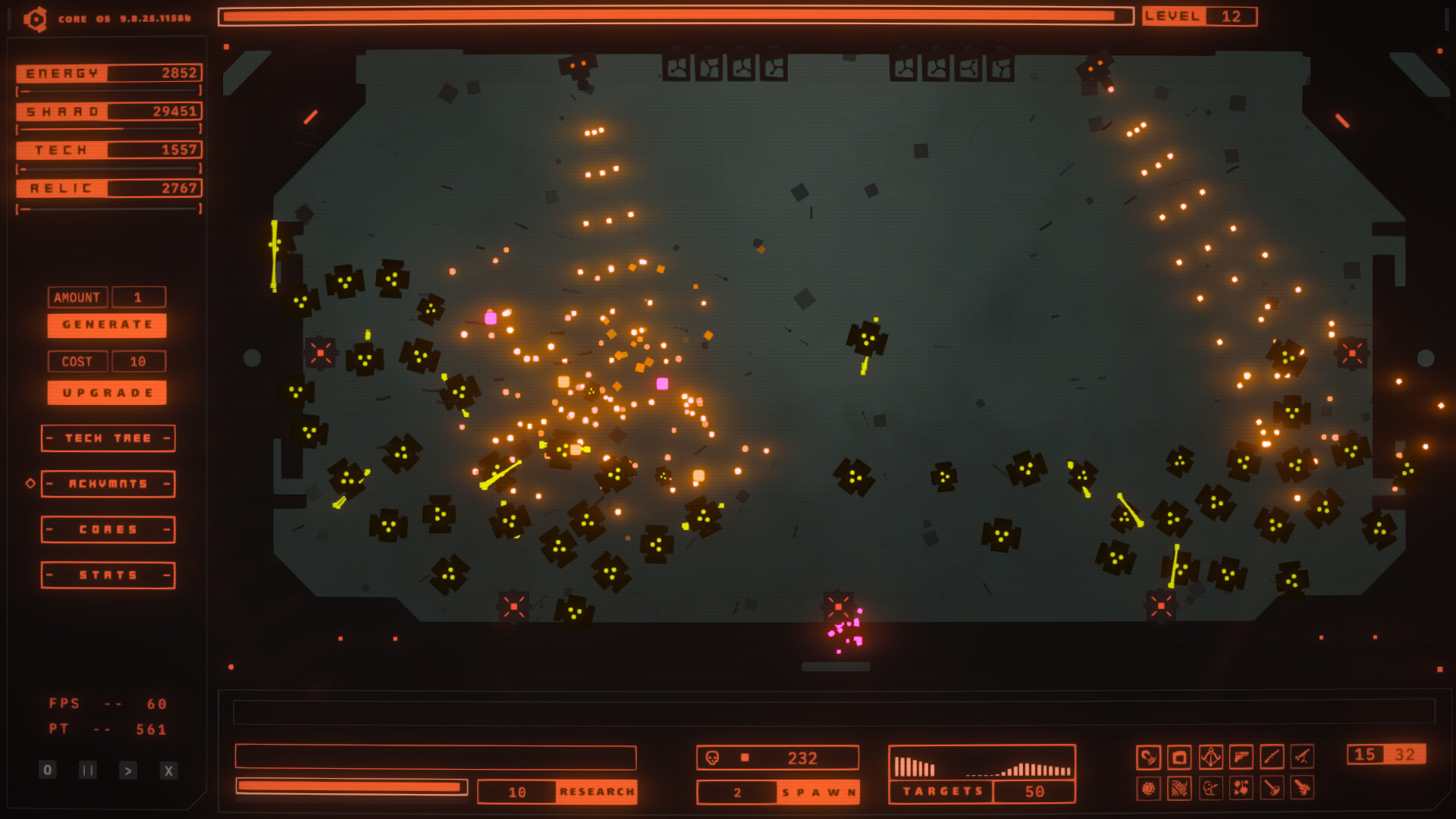Select the machine gun weapon icon

(1303, 757)
